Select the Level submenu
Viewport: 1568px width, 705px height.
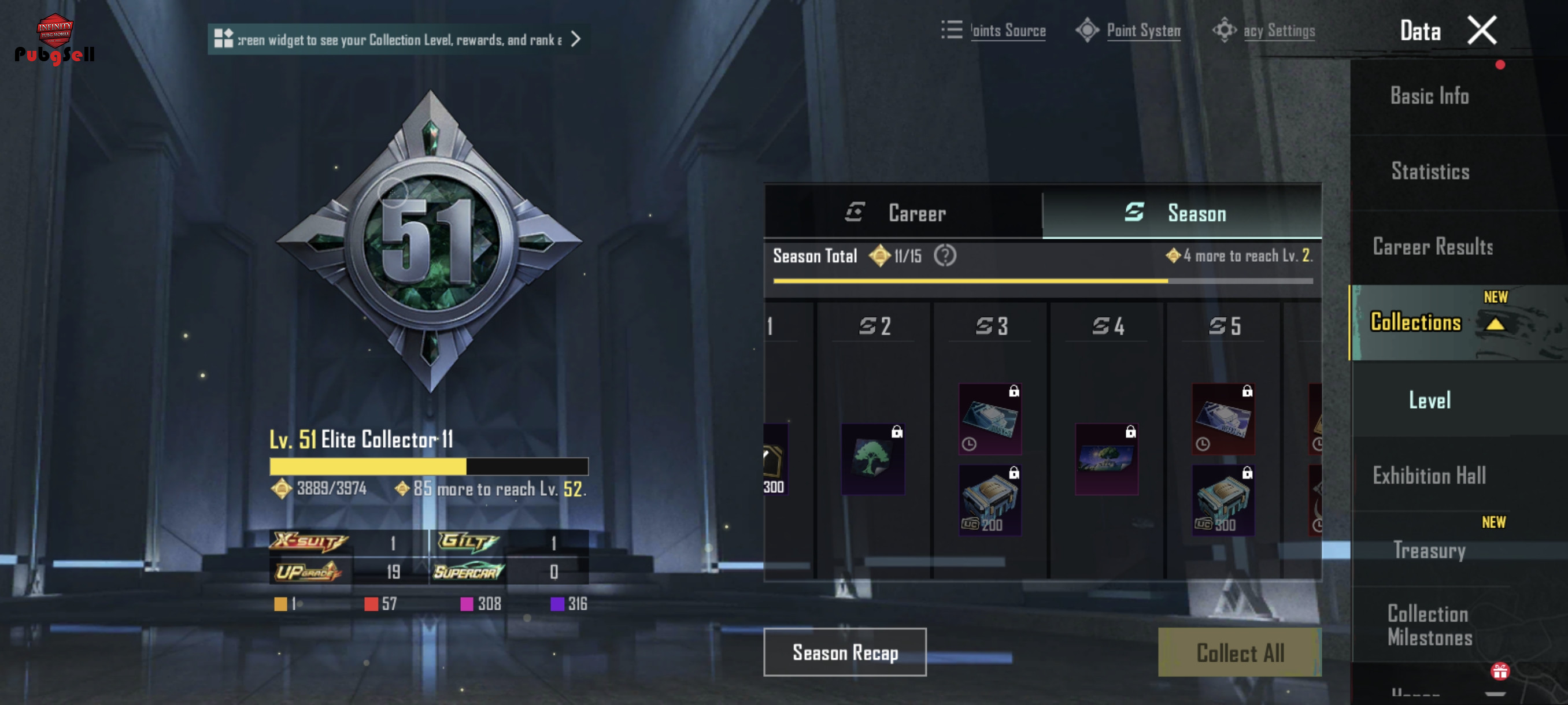pos(1429,400)
